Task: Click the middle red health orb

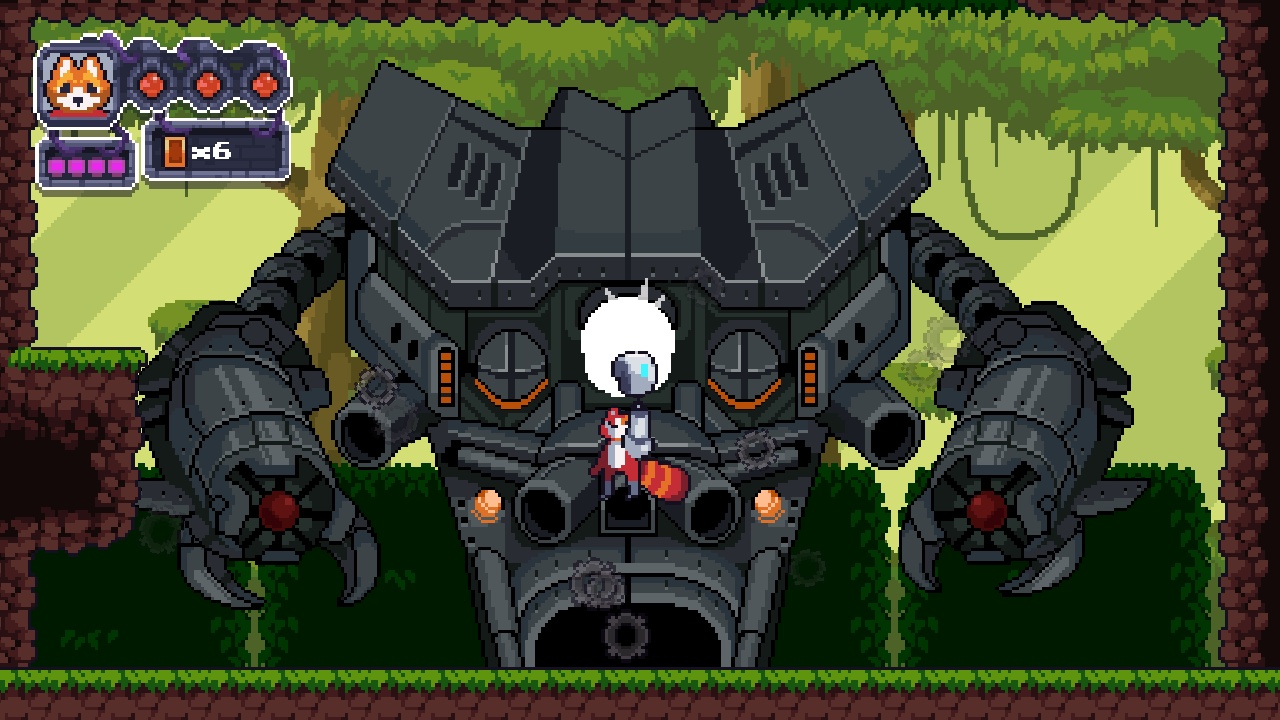Action: click(207, 85)
